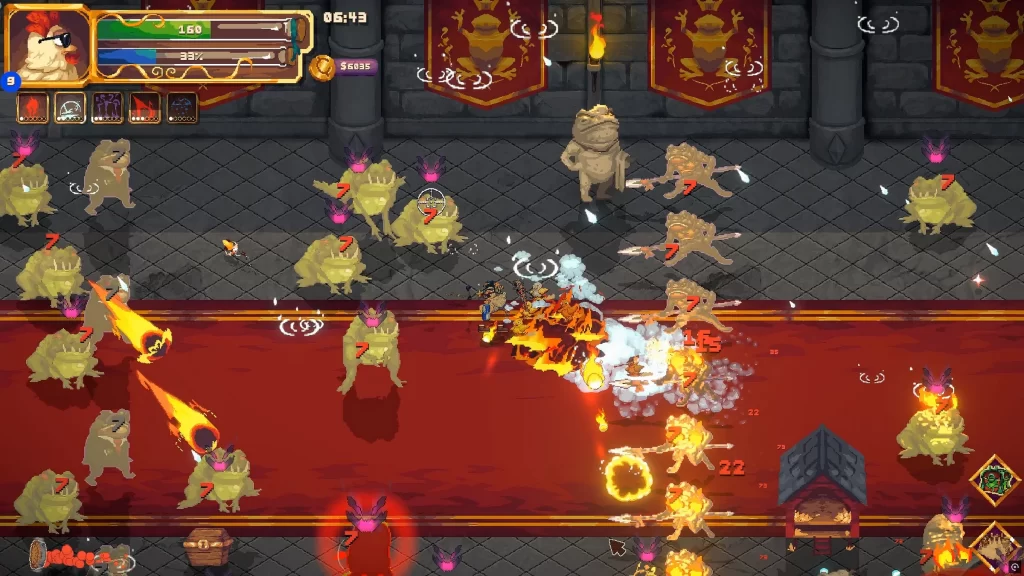Viewport: 1024px width, 576px height.
Task: Select the red flame ability icon
Action: (32, 107)
